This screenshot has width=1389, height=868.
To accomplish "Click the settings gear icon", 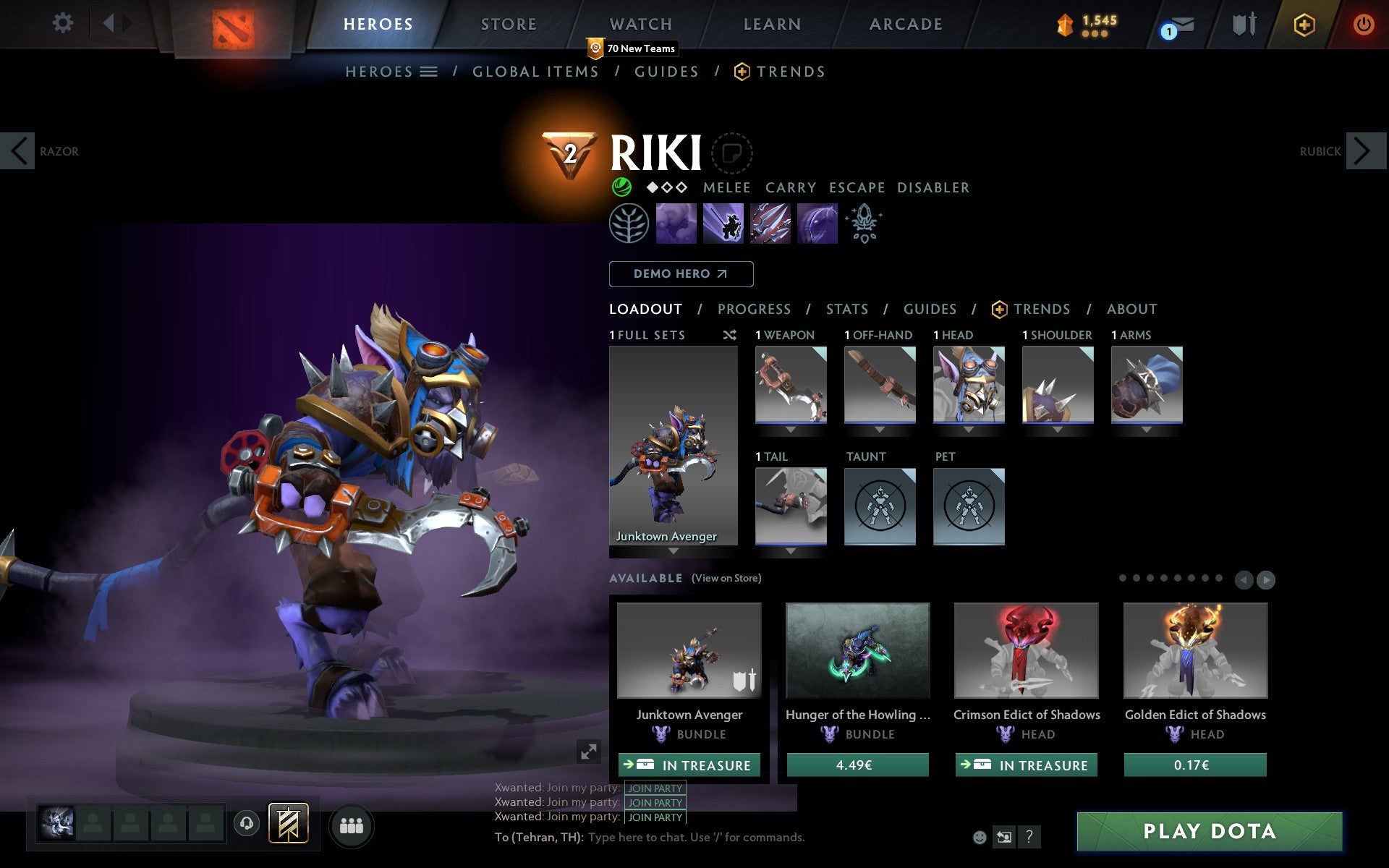I will (x=64, y=24).
